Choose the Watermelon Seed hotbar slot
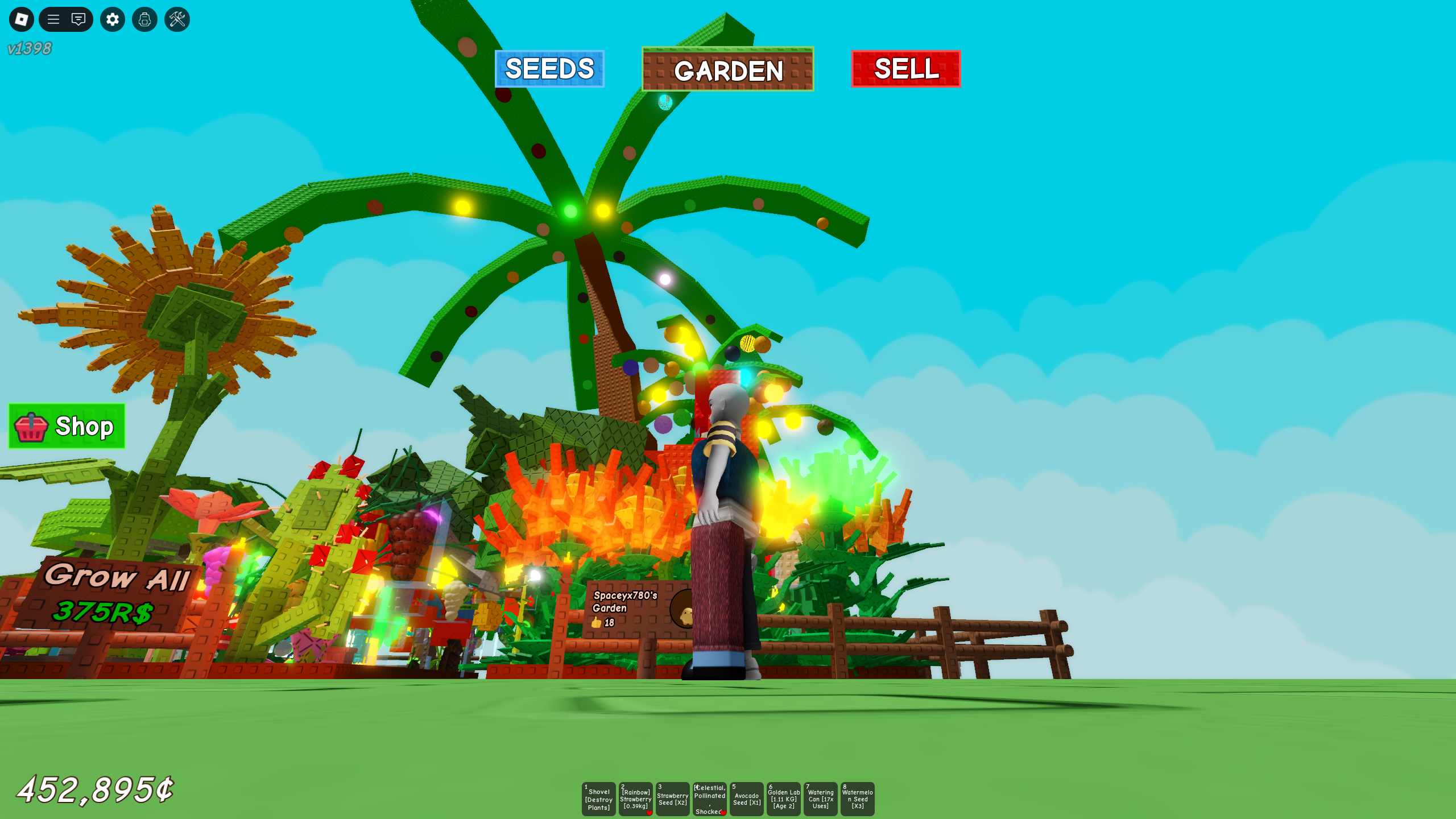The width and height of the screenshot is (1456, 819). click(857, 799)
